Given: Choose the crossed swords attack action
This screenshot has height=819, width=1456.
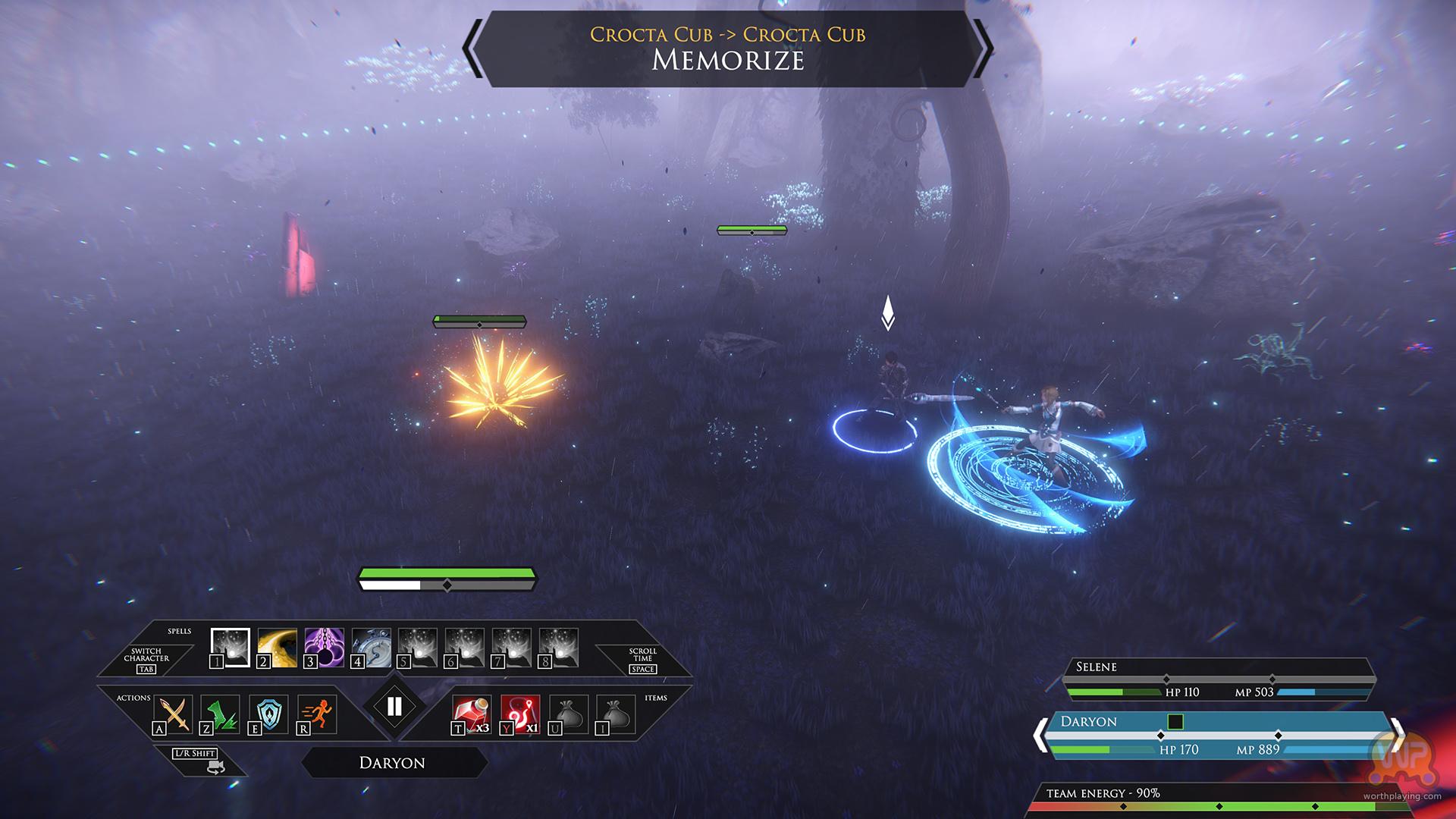Looking at the screenshot, I should pyautogui.click(x=174, y=714).
